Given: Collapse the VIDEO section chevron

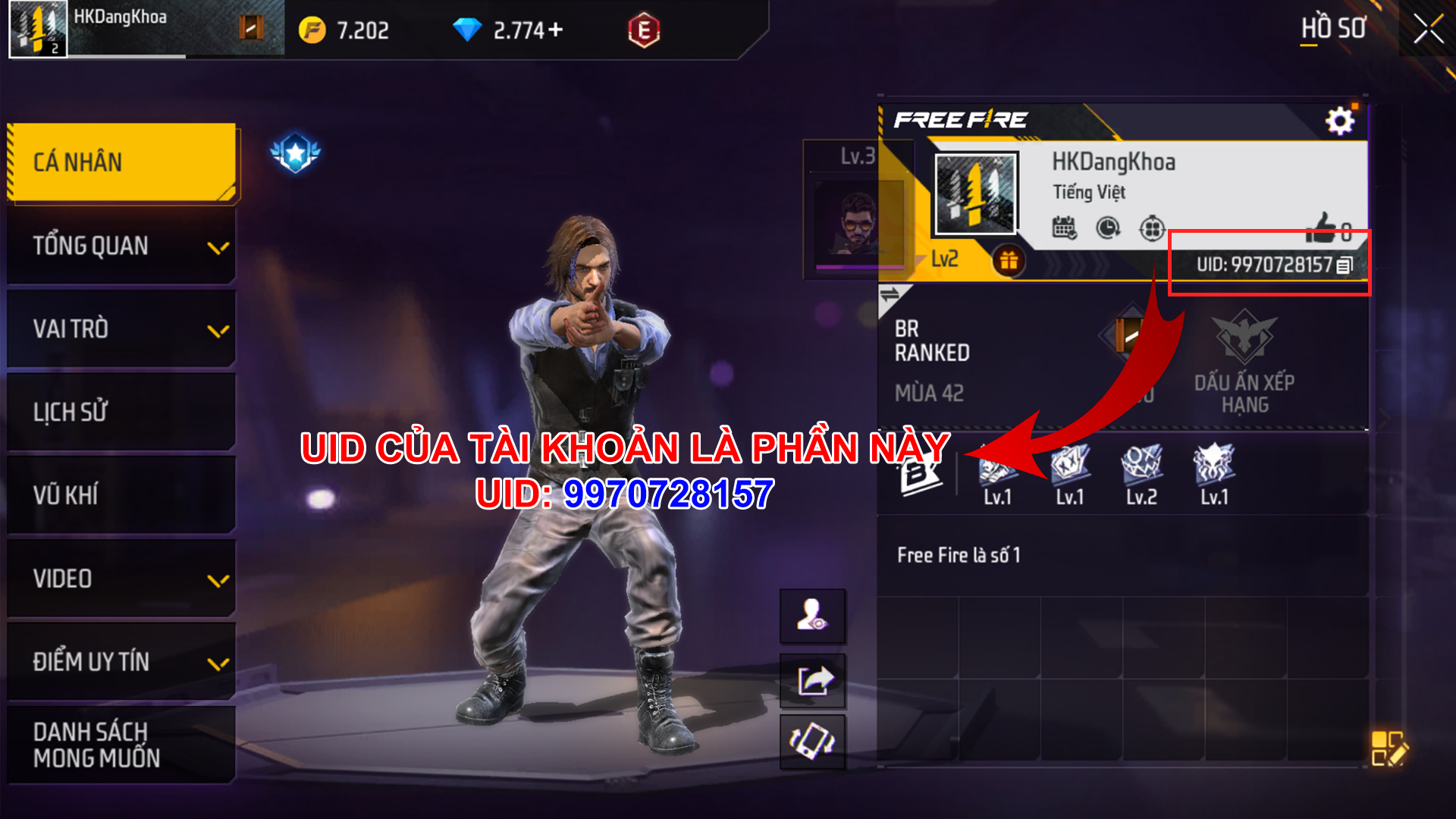Looking at the screenshot, I should click(x=220, y=580).
